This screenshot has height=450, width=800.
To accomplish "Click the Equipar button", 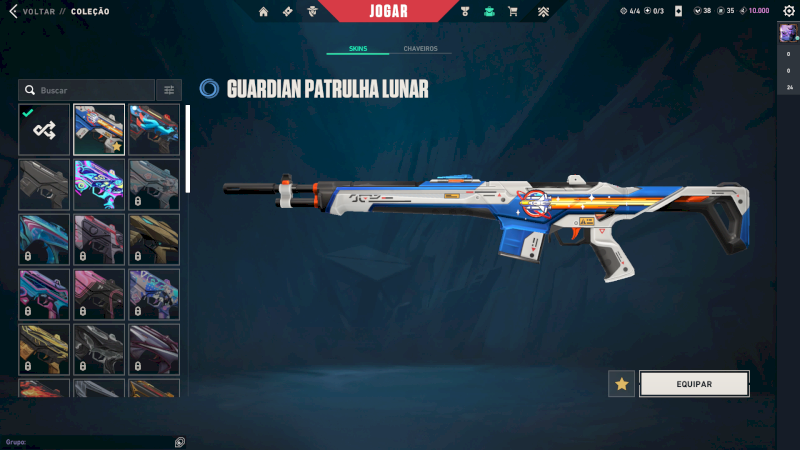I will [x=694, y=384].
